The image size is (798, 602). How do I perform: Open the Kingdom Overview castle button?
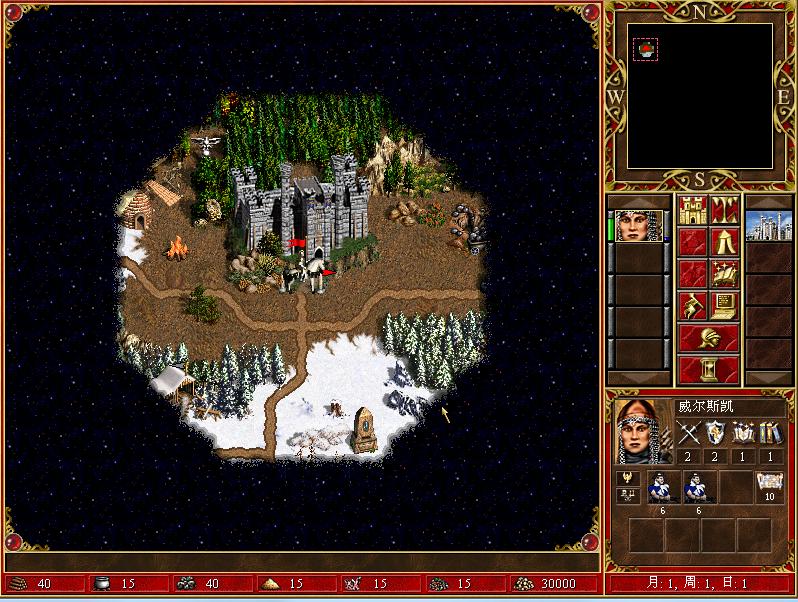pyautogui.click(x=693, y=211)
